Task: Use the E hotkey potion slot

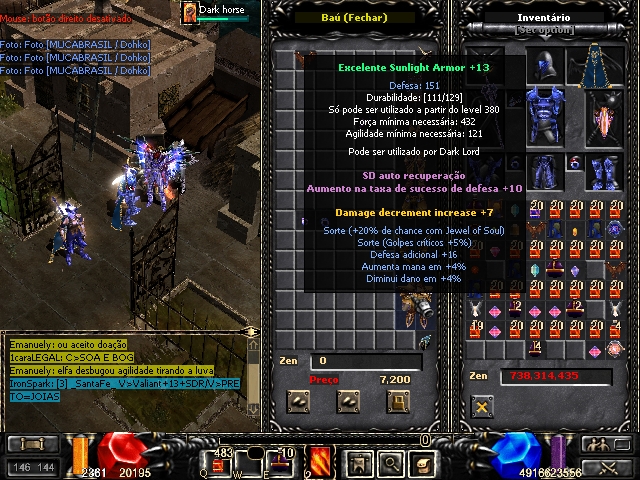Action: tap(285, 463)
